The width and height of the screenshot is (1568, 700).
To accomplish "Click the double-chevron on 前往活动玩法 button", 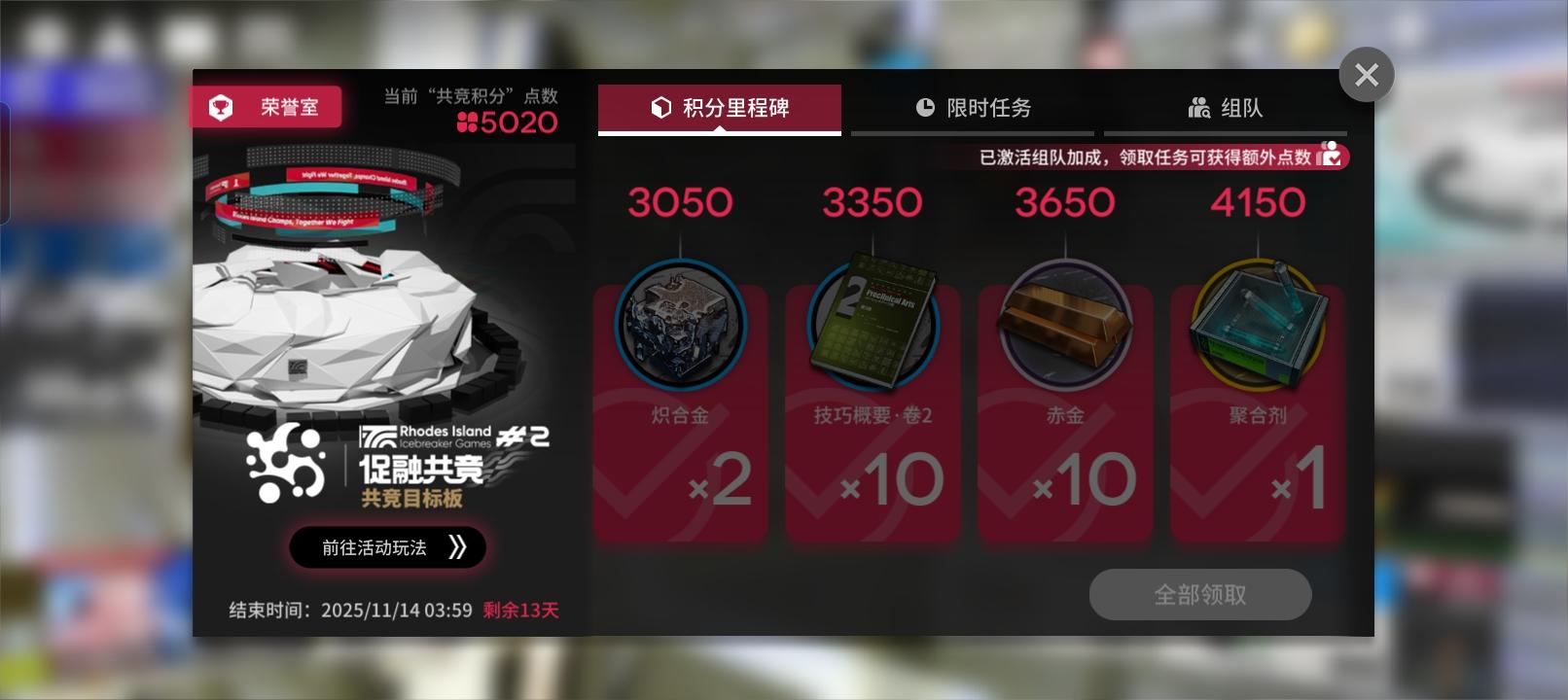I will (458, 547).
